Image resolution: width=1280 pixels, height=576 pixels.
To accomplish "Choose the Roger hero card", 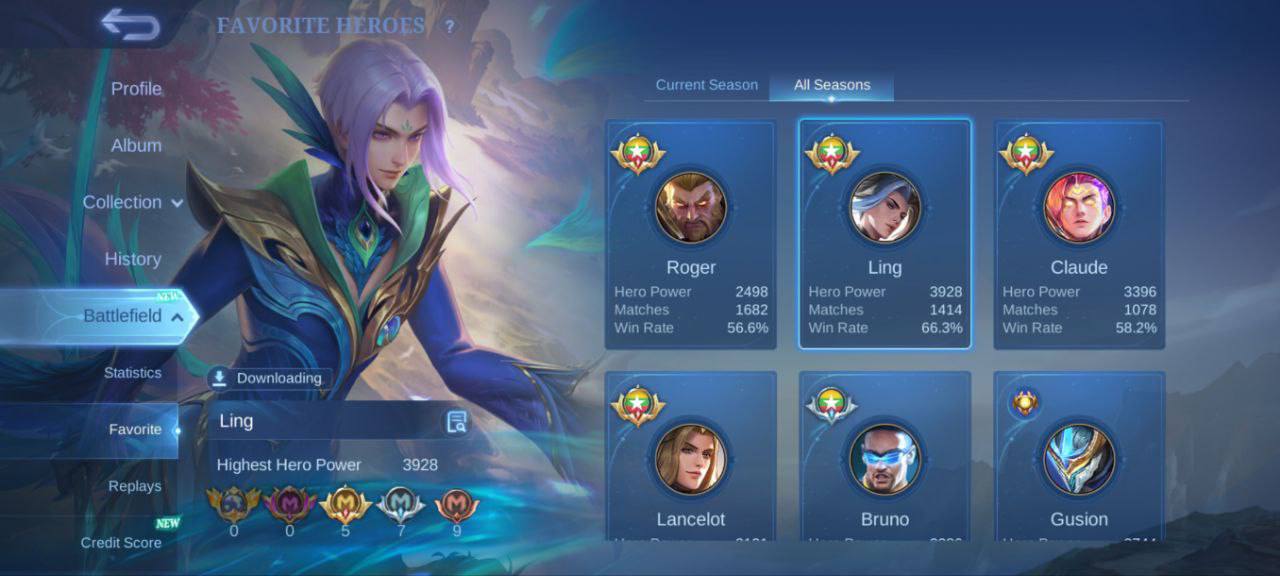I will point(691,235).
